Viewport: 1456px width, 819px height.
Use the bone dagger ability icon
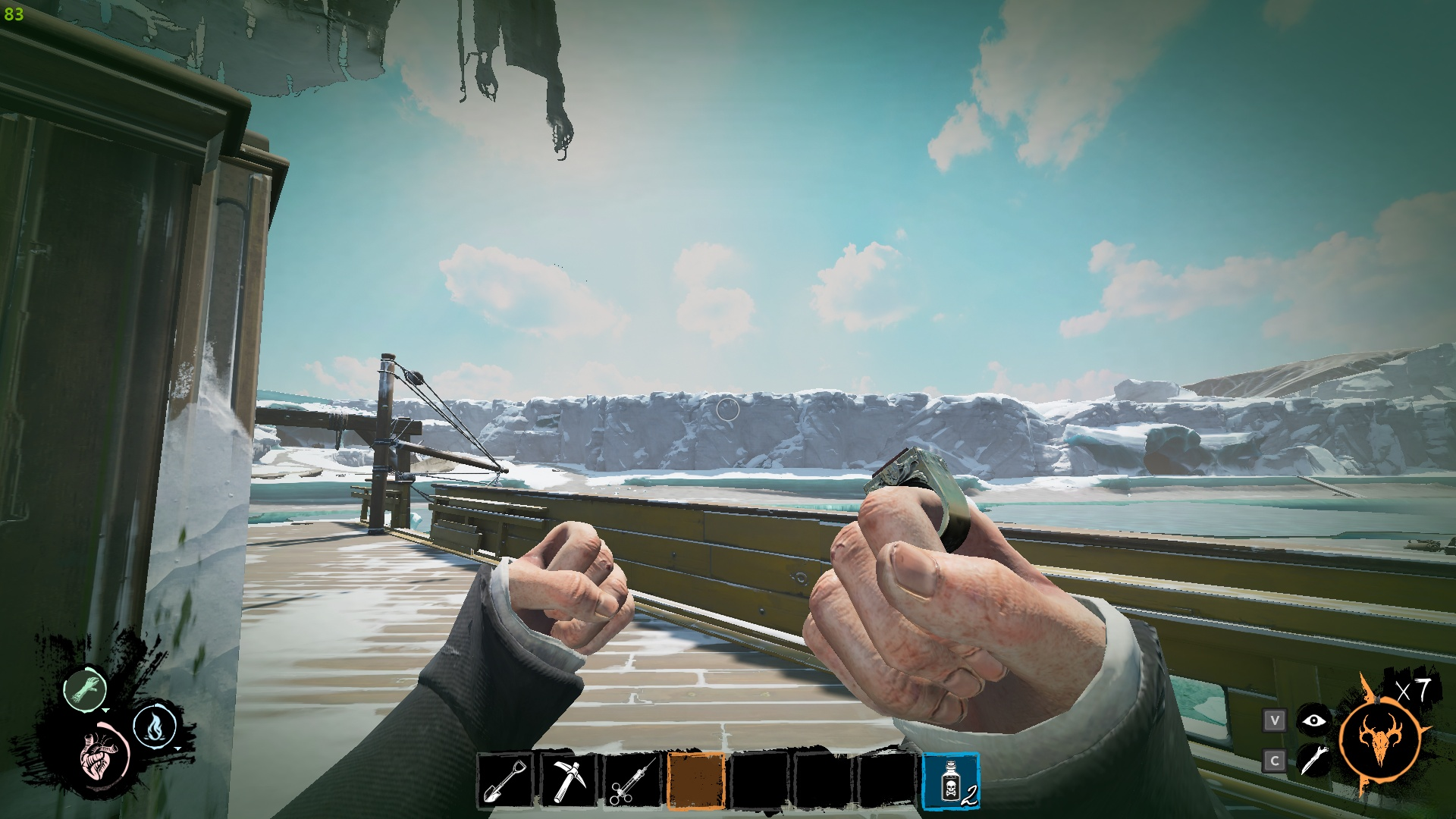coord(1313,760)
